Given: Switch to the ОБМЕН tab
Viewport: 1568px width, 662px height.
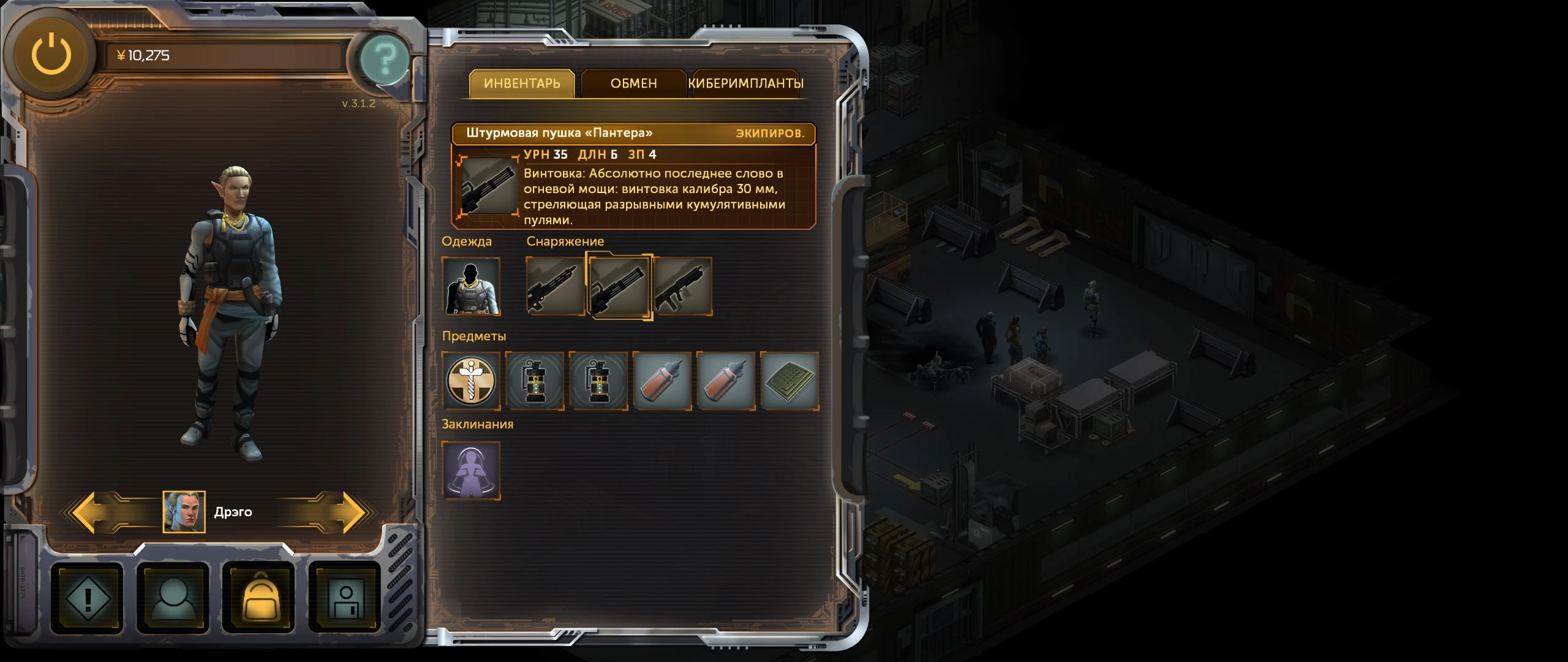Looking at the screenshot, I should [x=633, y=84].
